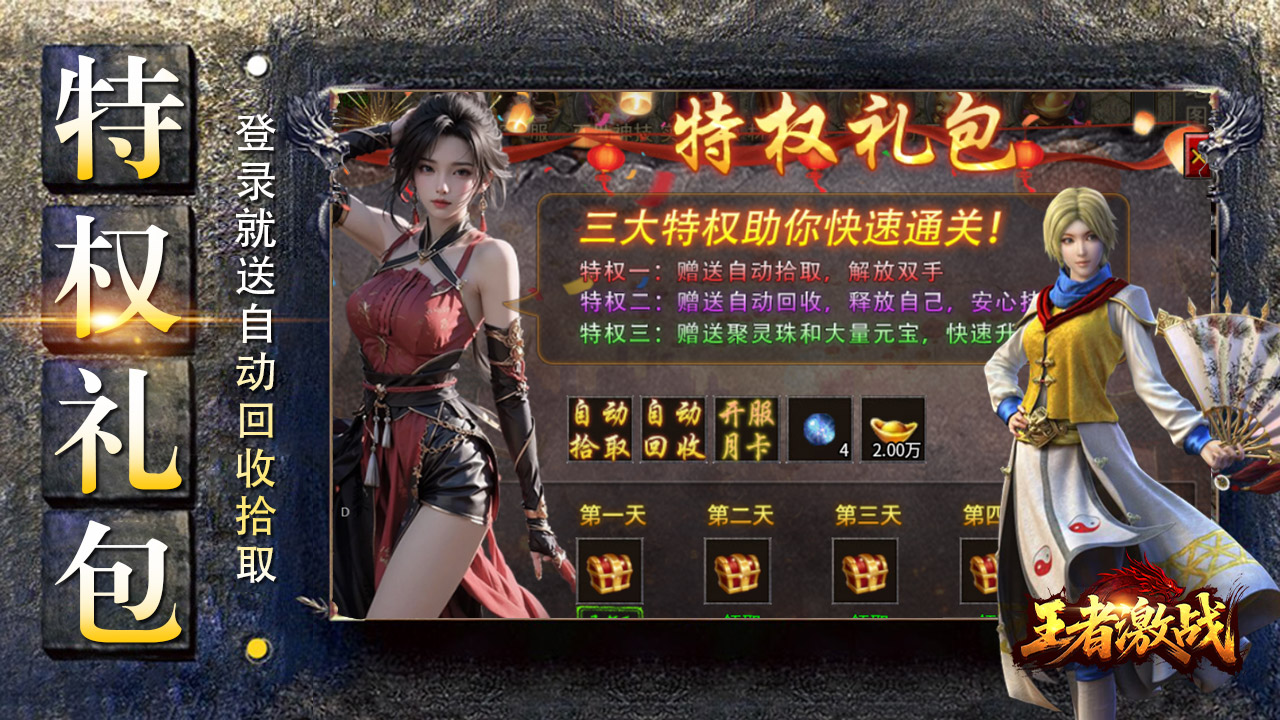Click the red X close icon on popup
Viewport: 1280px width, 720px height.
click(x=1196, y=156)
